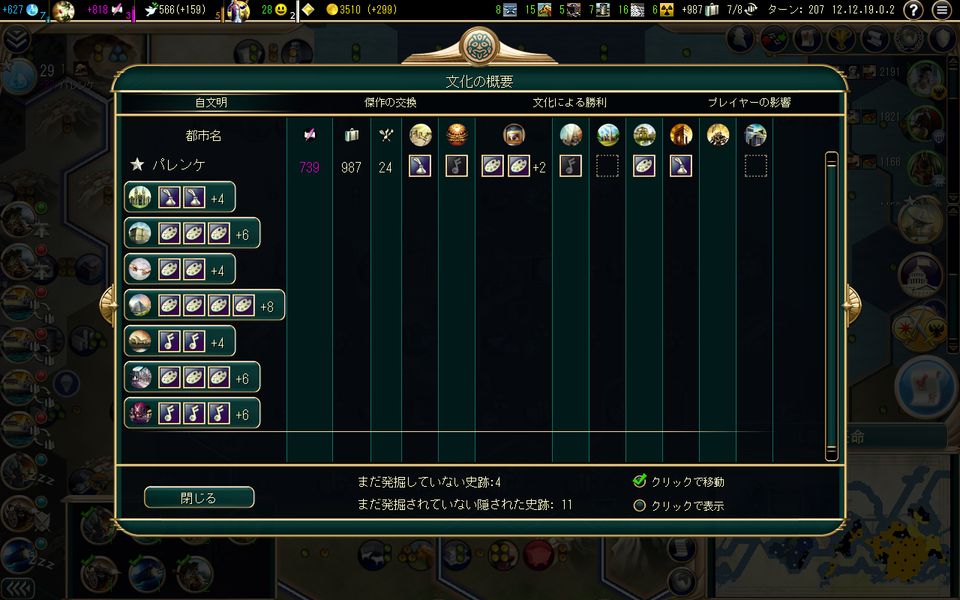Open the top bar main menu button

tap(942, 10)
